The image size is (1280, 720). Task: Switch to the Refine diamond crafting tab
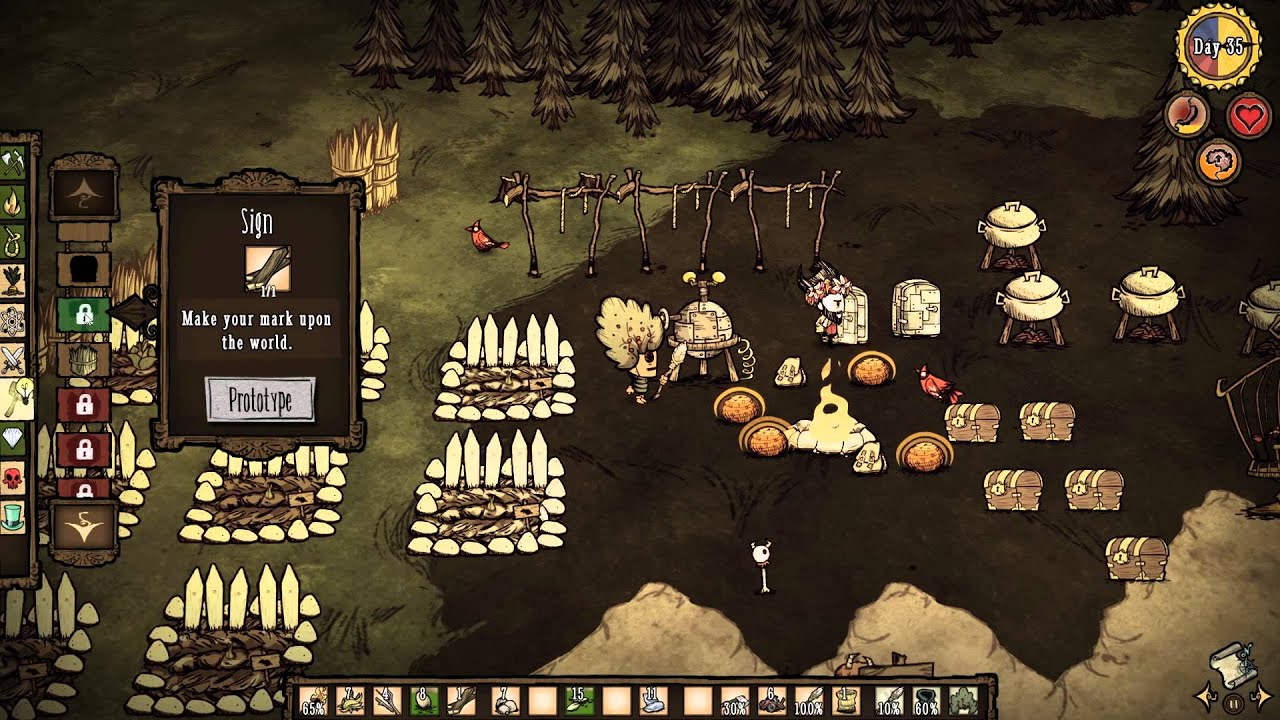(13, 440)
